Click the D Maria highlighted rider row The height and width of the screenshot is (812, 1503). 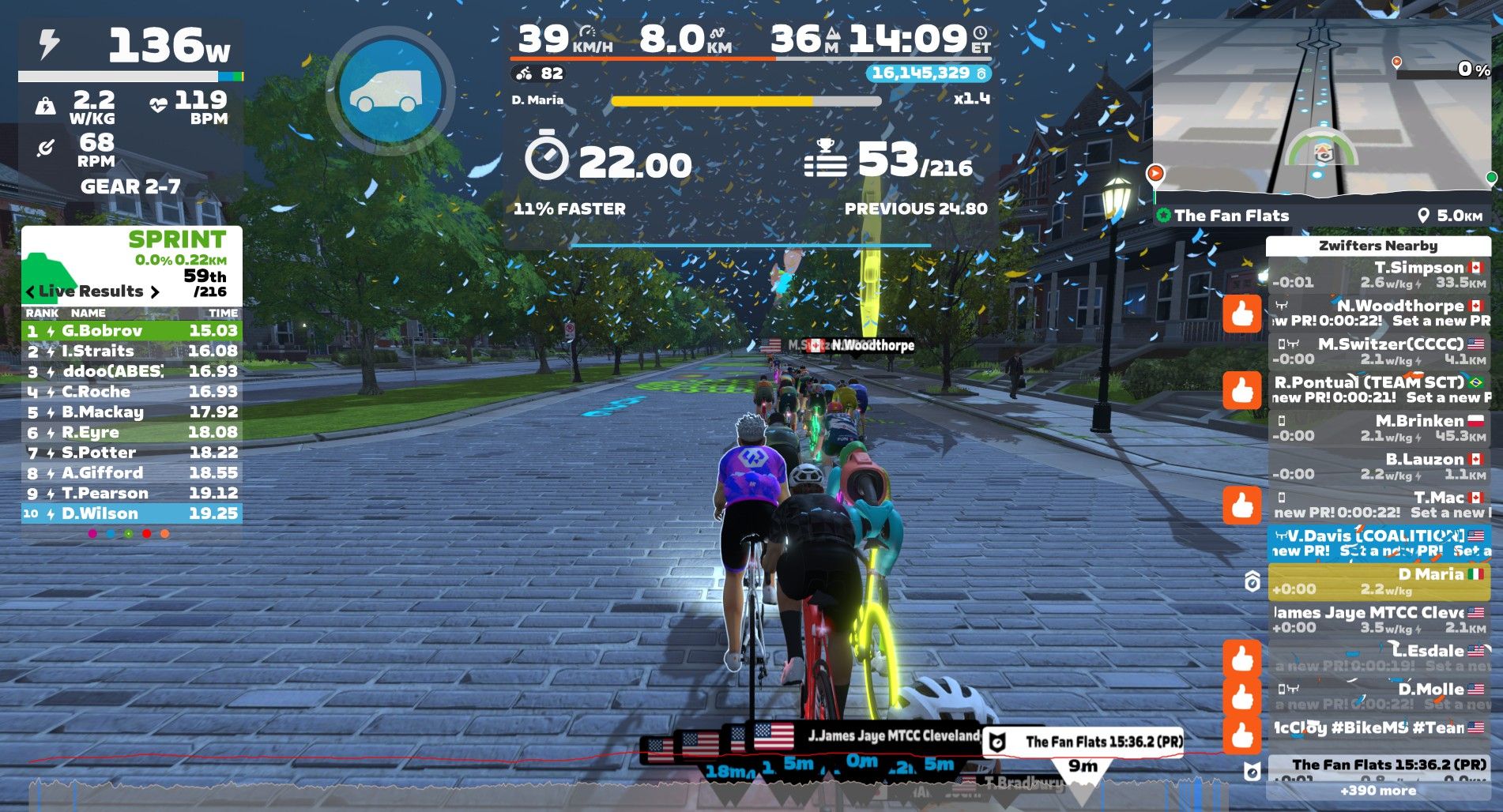(1378, 581)
